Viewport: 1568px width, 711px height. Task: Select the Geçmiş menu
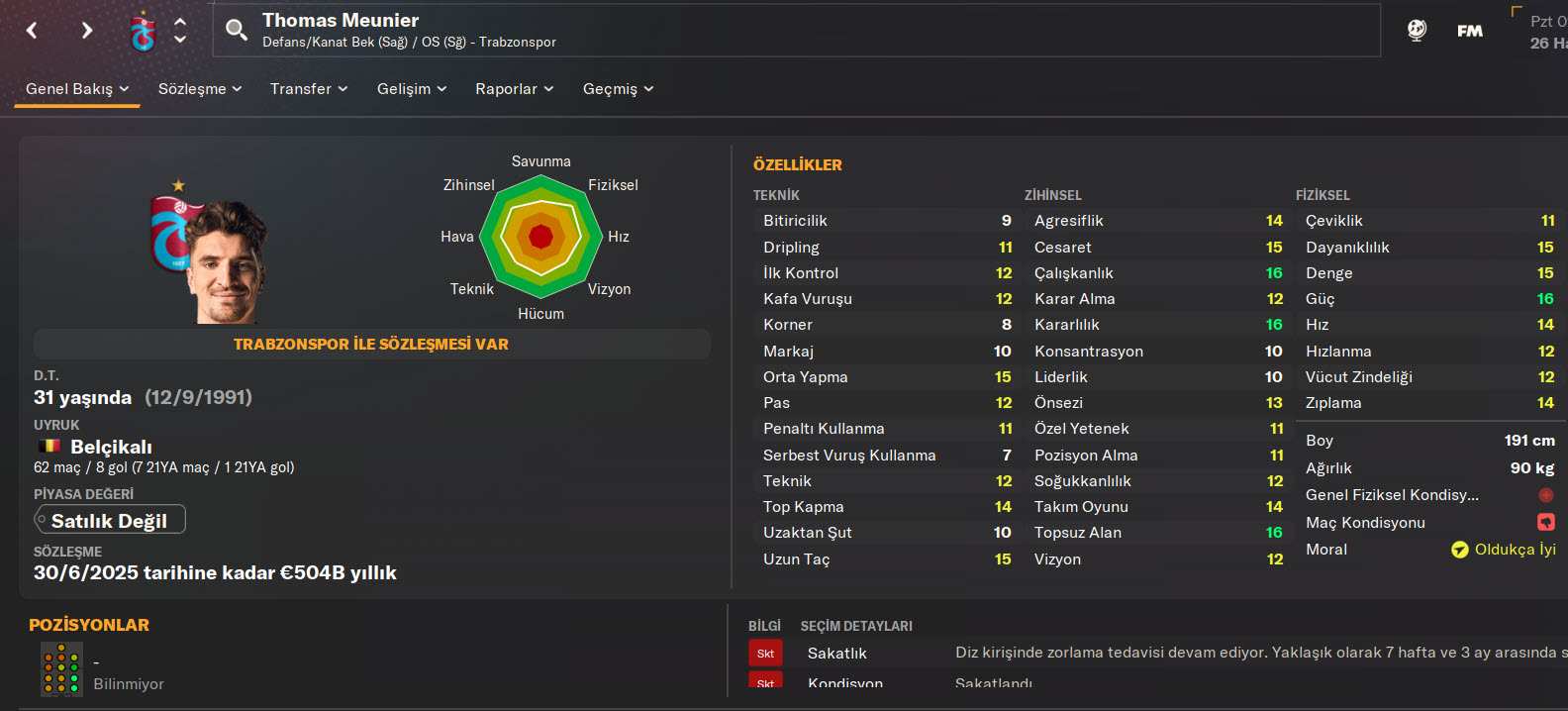point(618,89)
